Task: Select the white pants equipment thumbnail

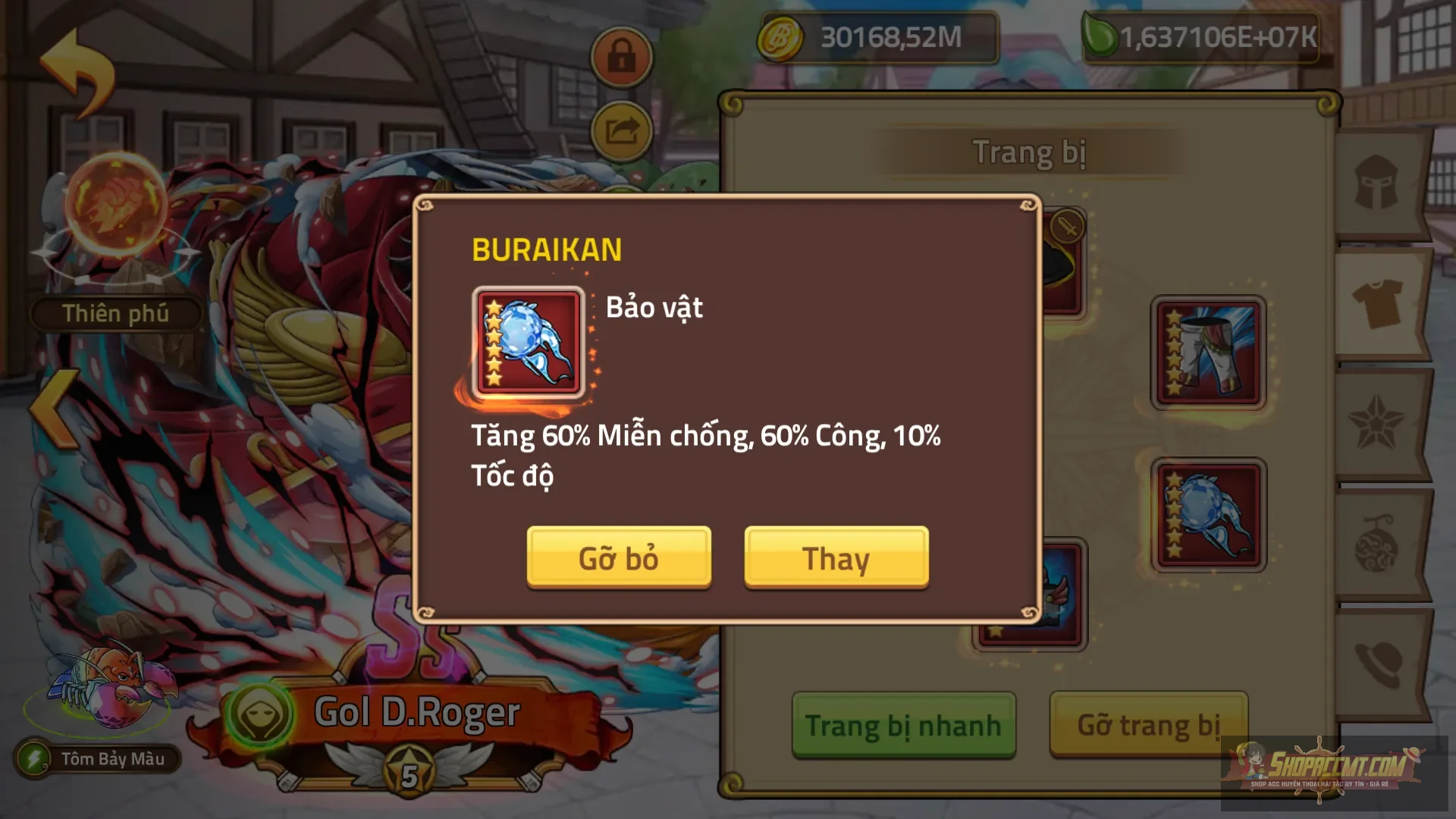Action: [1207, 353]
